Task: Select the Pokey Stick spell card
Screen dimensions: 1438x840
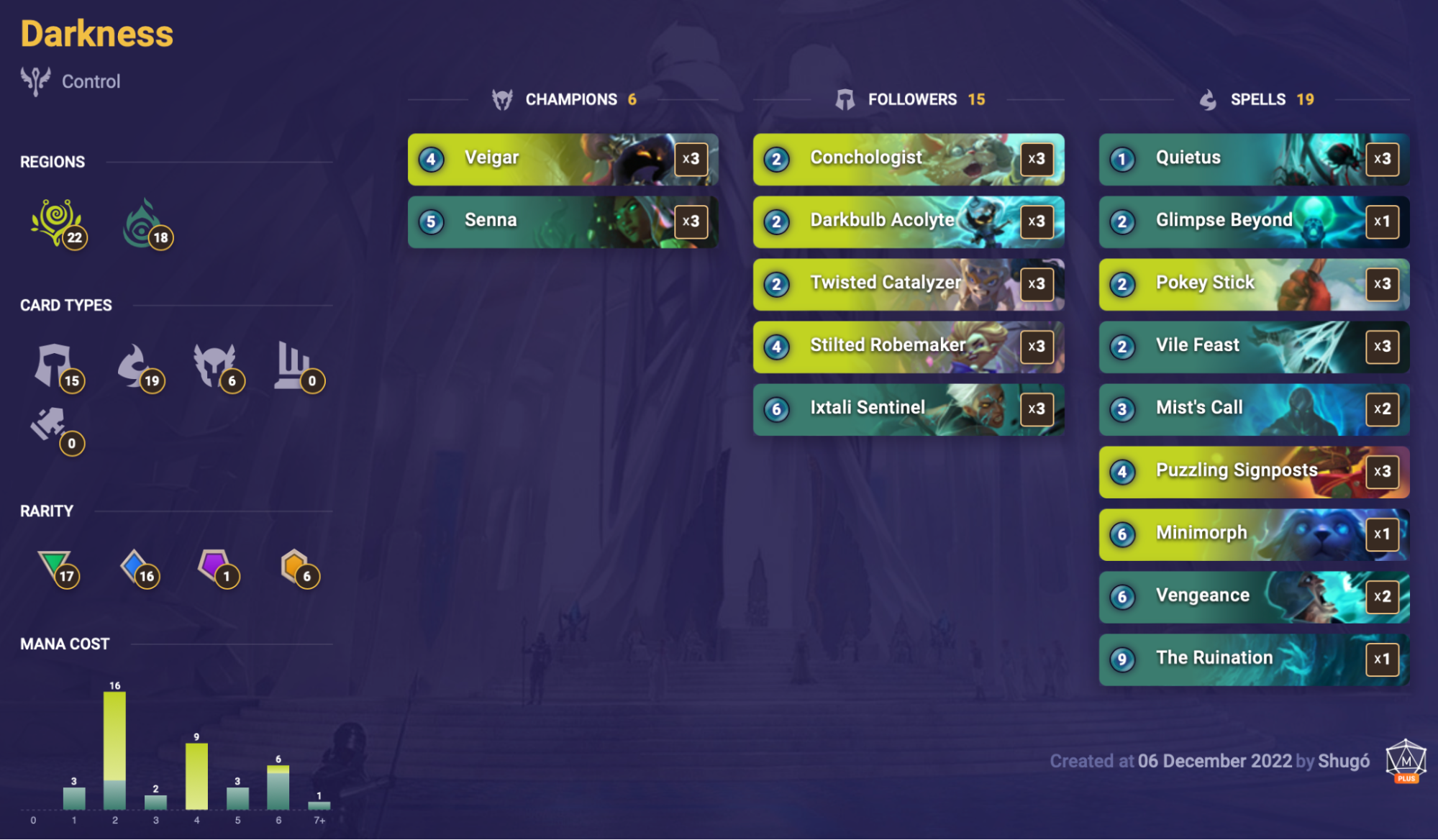Action: (x=1253, y=284)
